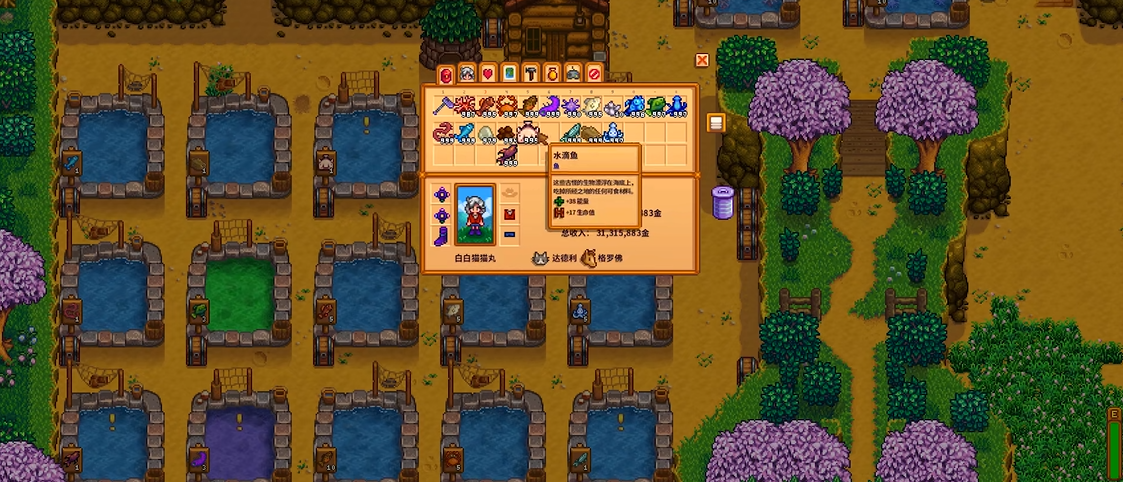Open the social tab with the heart
Image resolution: width=1123 pixels, height=482 pixels.
pos(488,73)
